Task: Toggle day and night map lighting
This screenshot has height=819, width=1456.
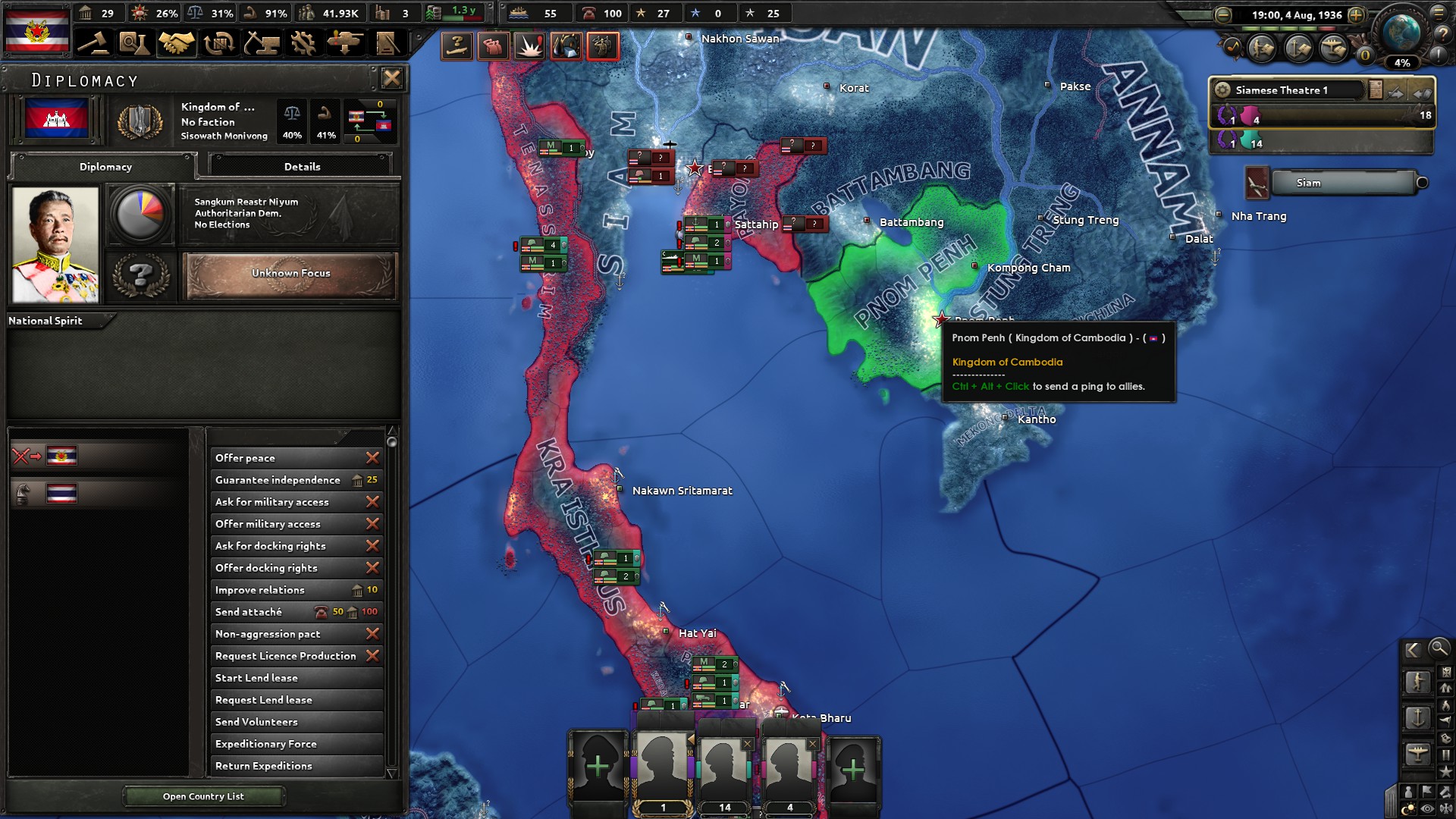Action: 1408,806
